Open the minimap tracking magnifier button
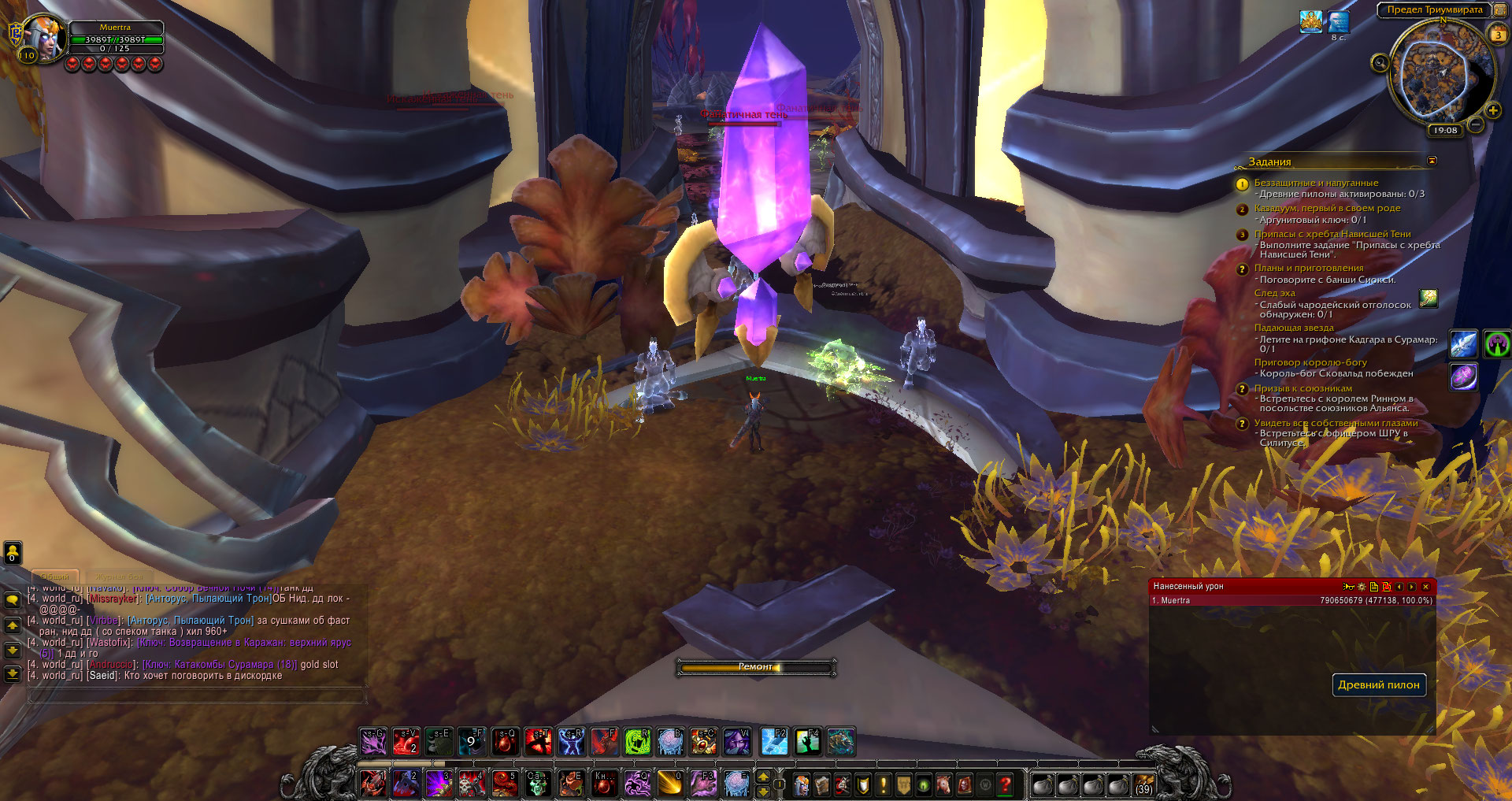Screen dimensions: 1512x801 point(1380,63)
